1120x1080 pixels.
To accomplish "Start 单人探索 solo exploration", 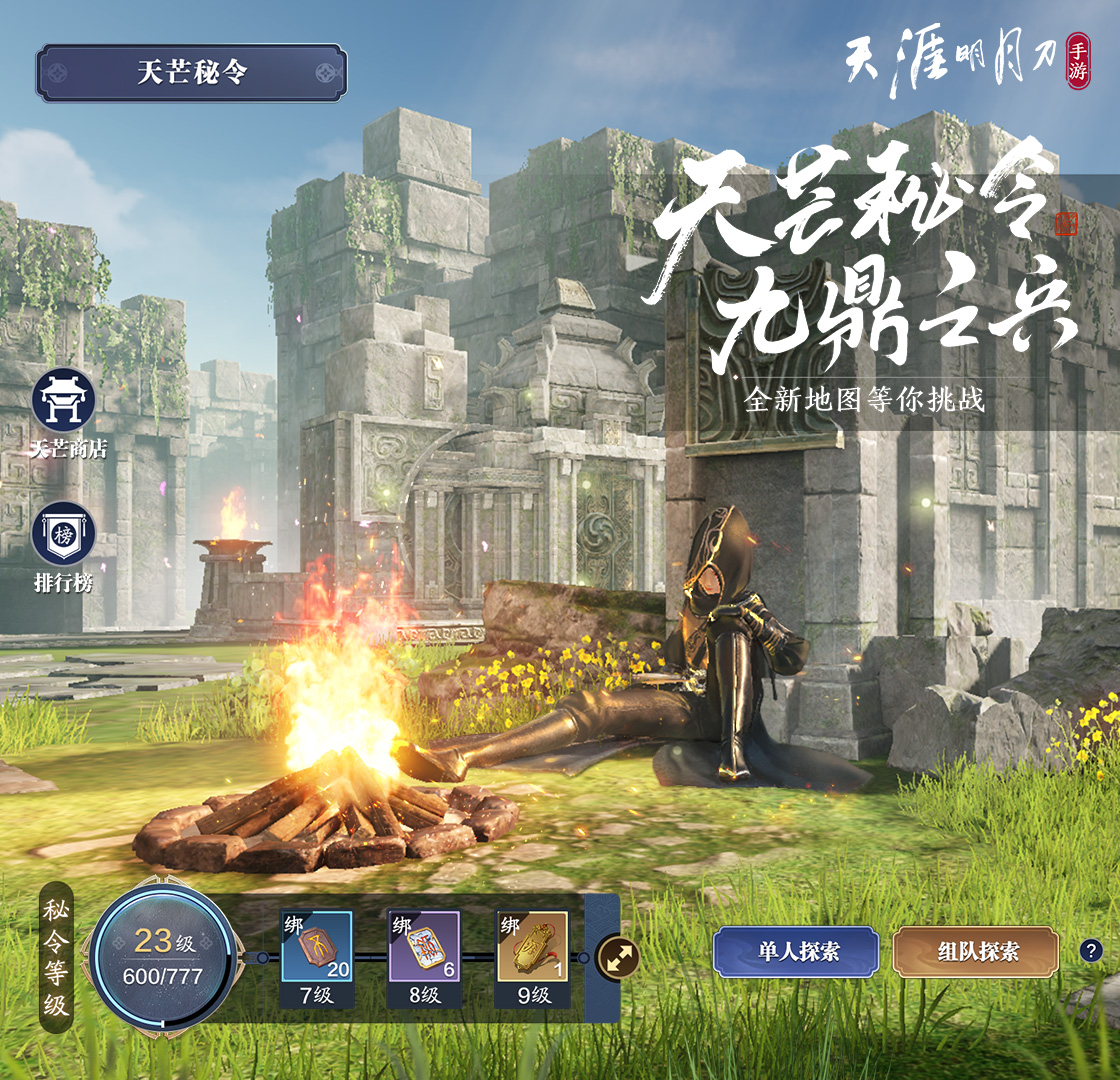I will [x=796, y=952].
